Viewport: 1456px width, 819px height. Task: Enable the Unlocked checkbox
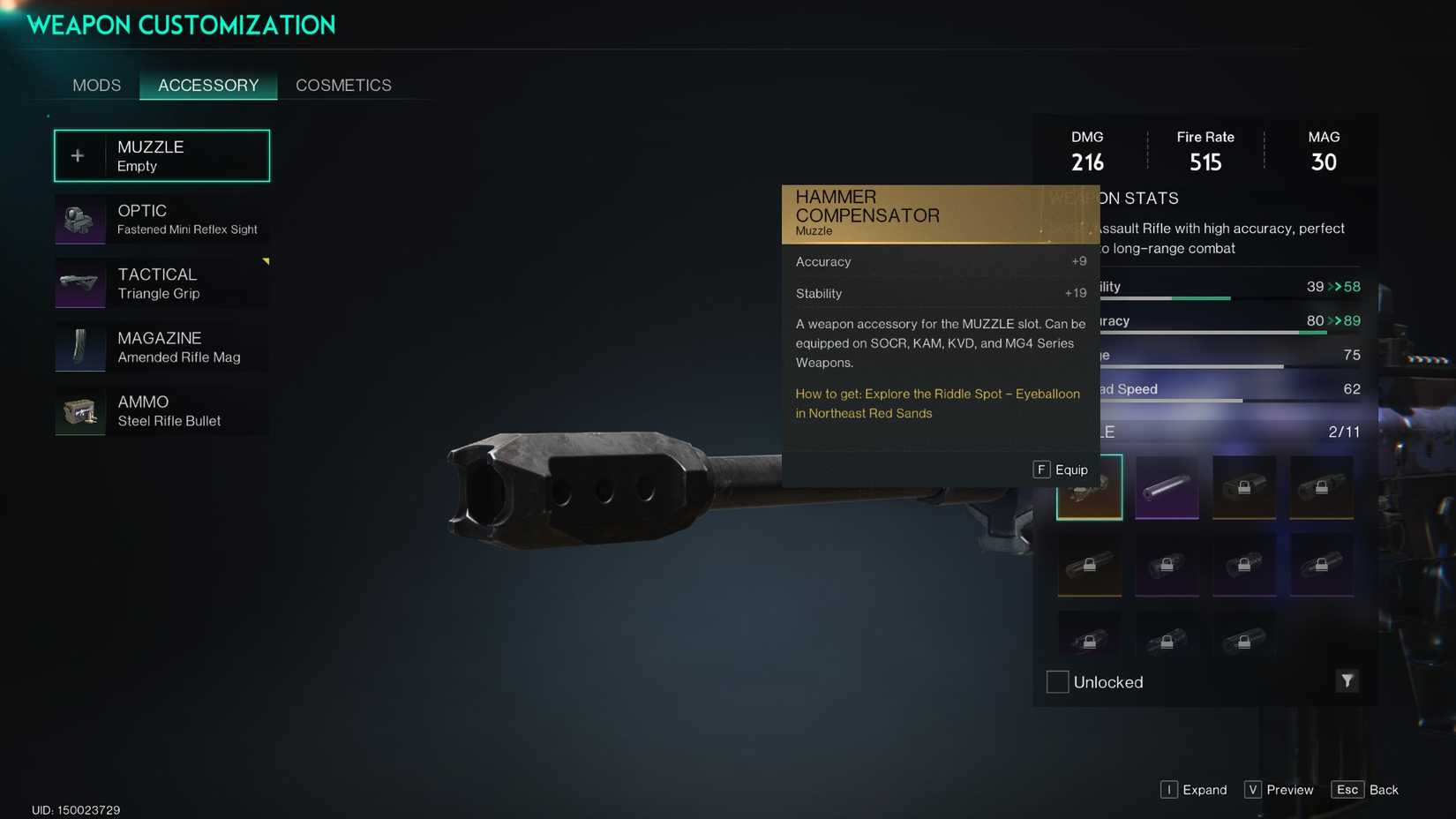[x=1056, y=681]
